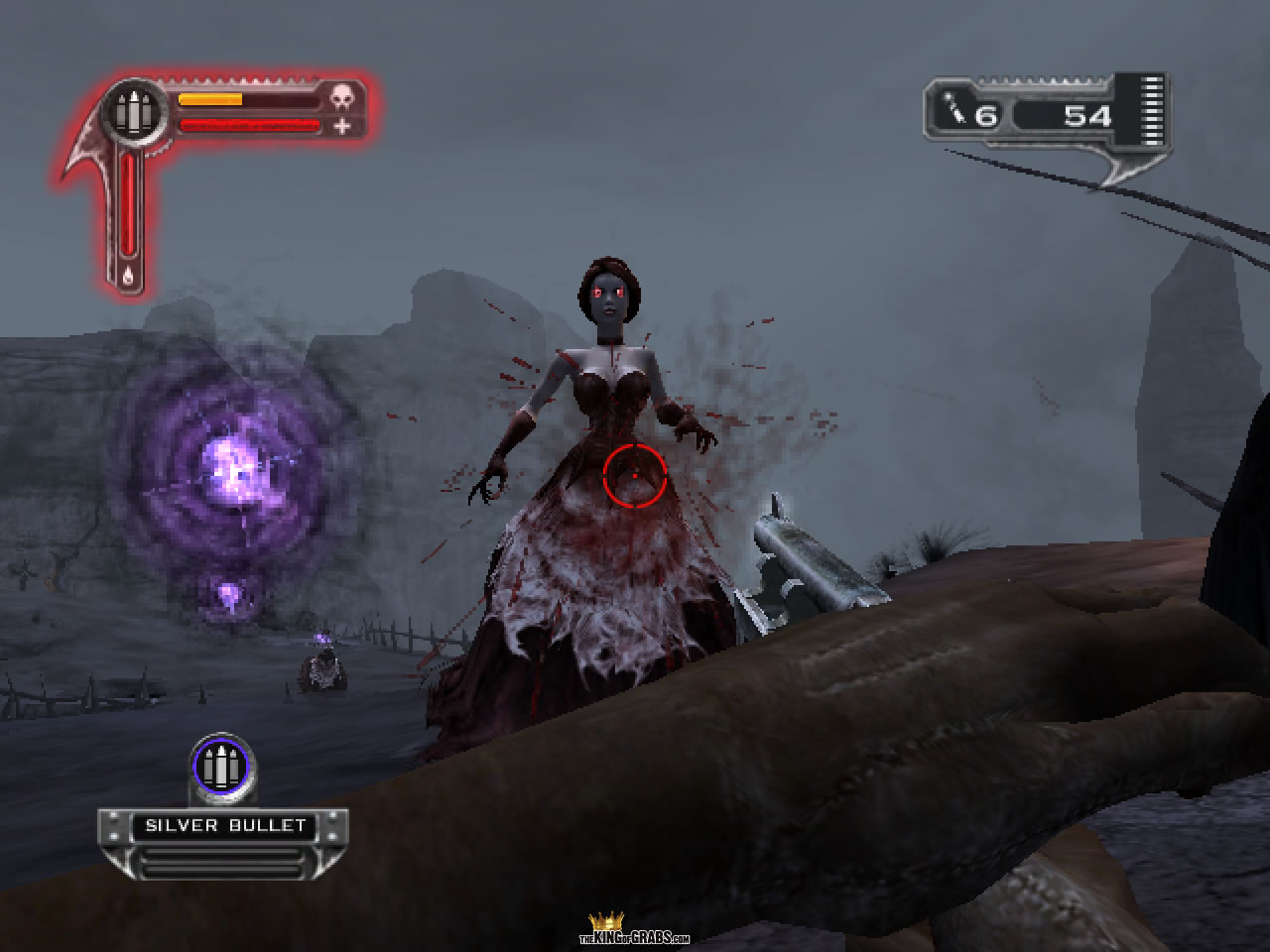This screenshot has height=952, width=1270.
Task: Click the bullets emblem in the health gauge
Action: [x=131, y=113]
